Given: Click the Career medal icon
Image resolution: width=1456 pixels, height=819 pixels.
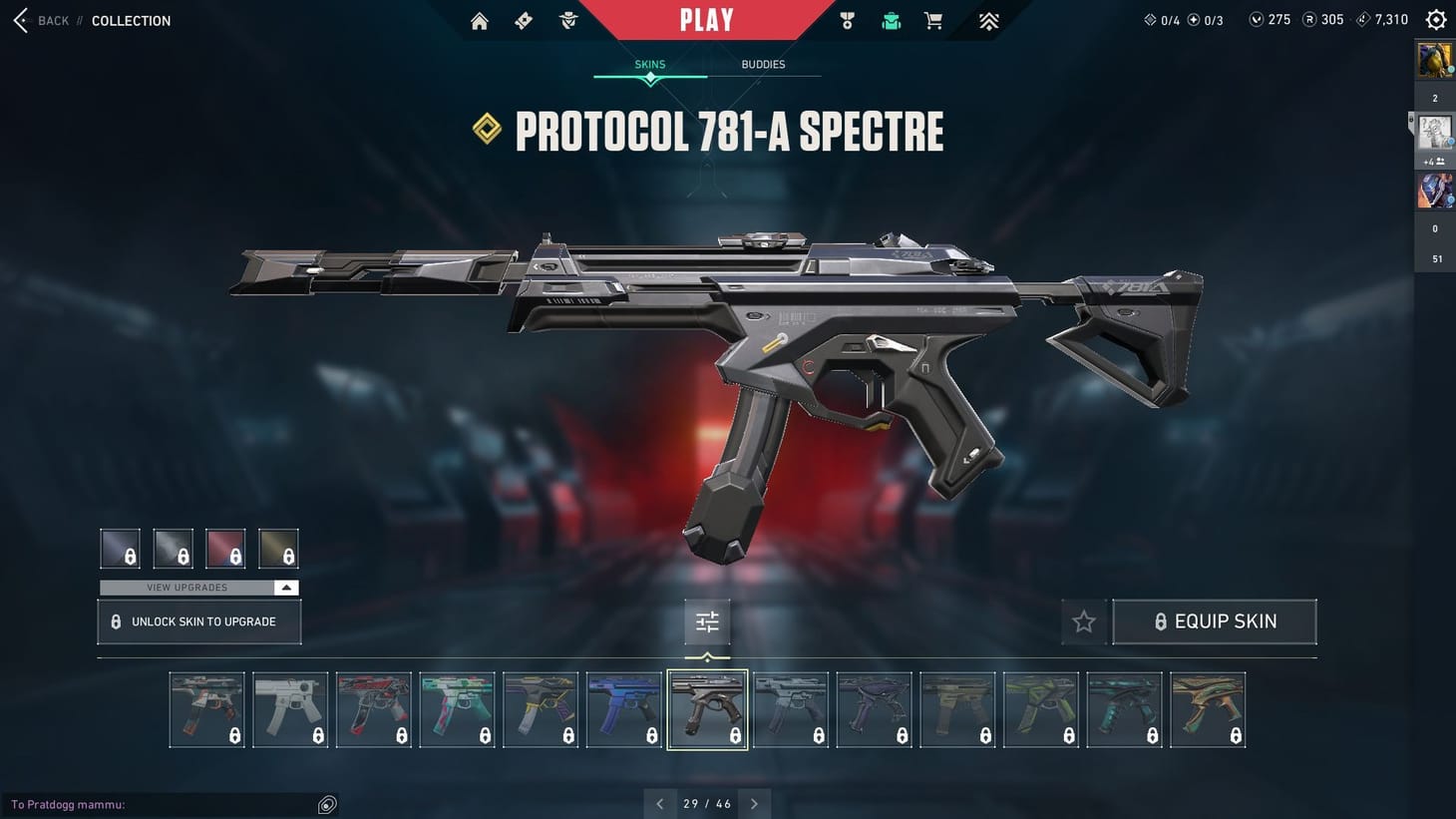Looking at the screenshot, I should tap(847, 20).
